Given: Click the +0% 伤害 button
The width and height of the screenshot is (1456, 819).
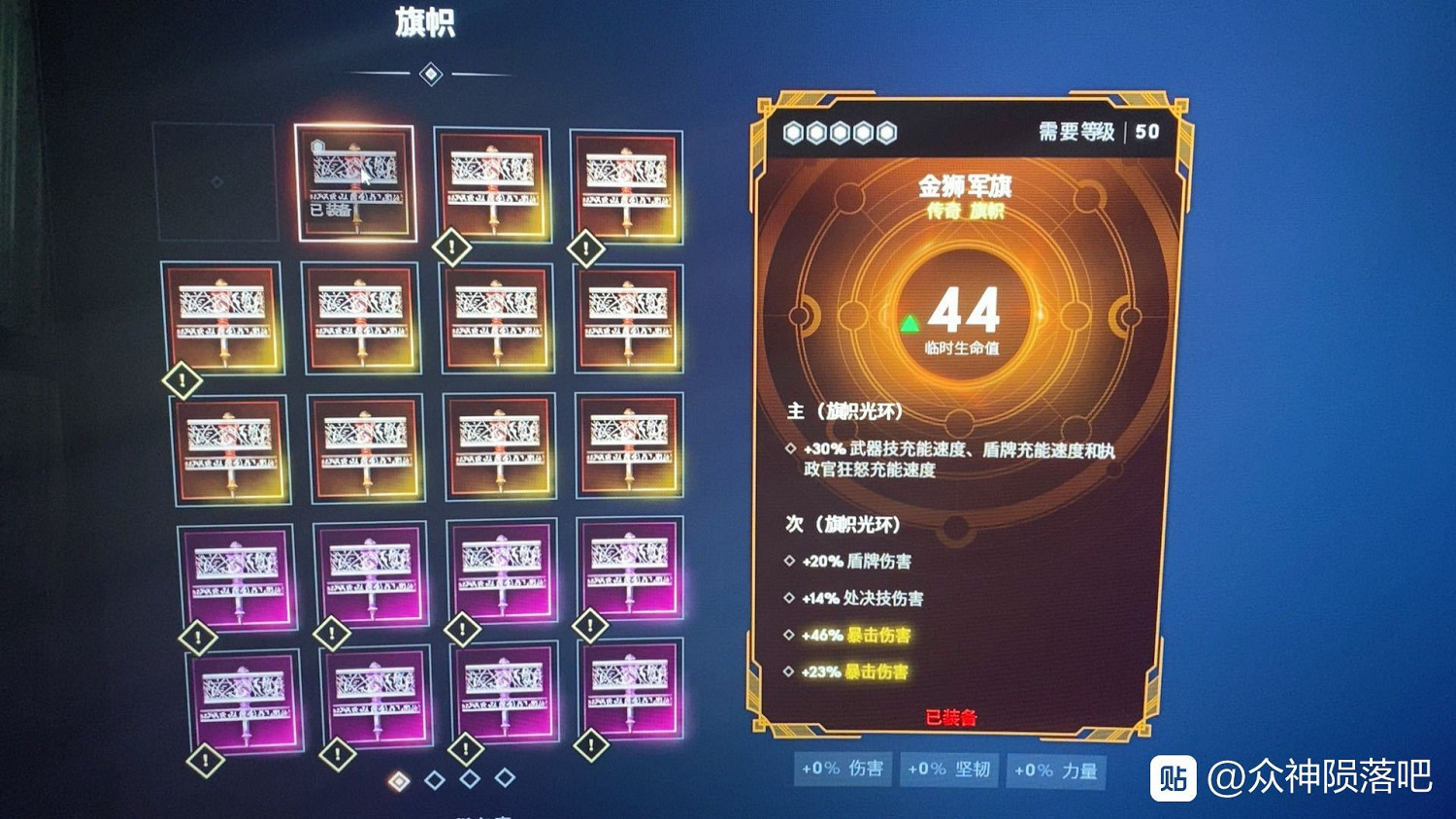Looking at the screenshot, I should point(841,770).
